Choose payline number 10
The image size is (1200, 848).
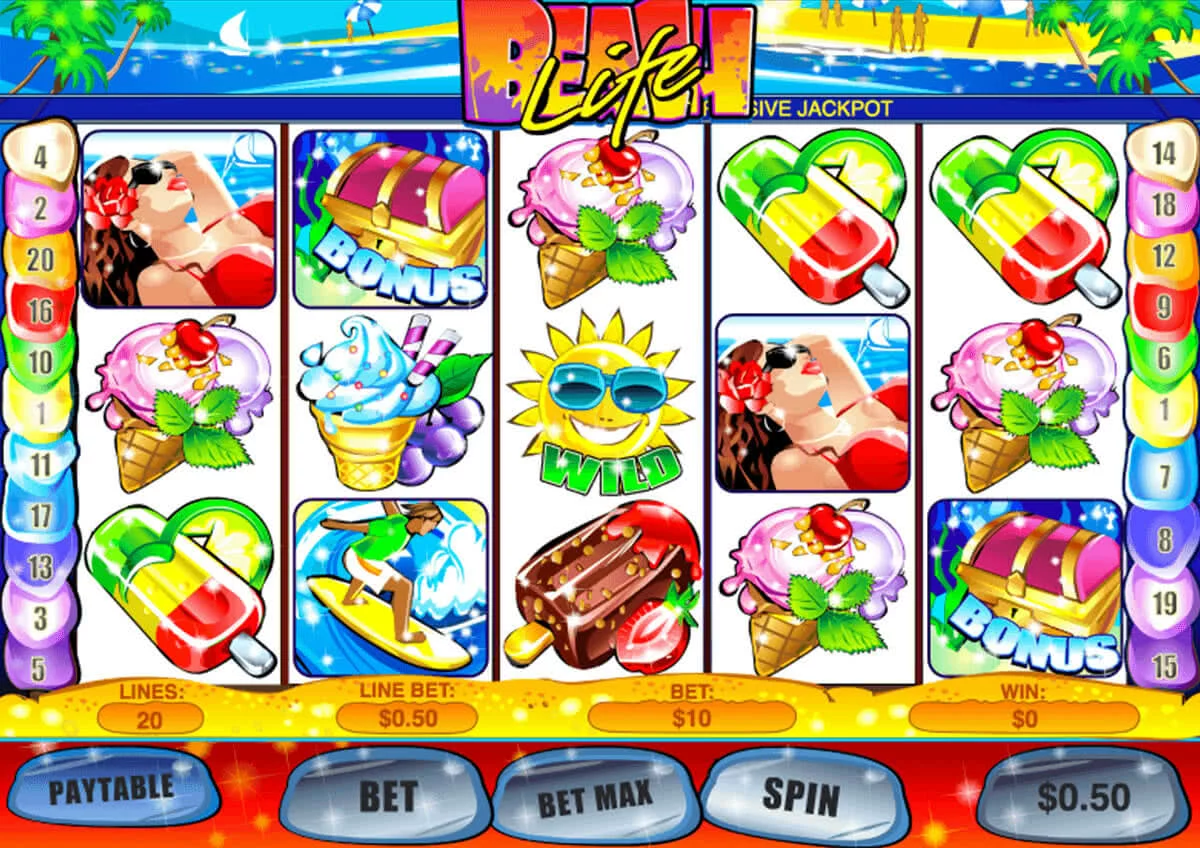pyautogui.click(x=40, y=361)
